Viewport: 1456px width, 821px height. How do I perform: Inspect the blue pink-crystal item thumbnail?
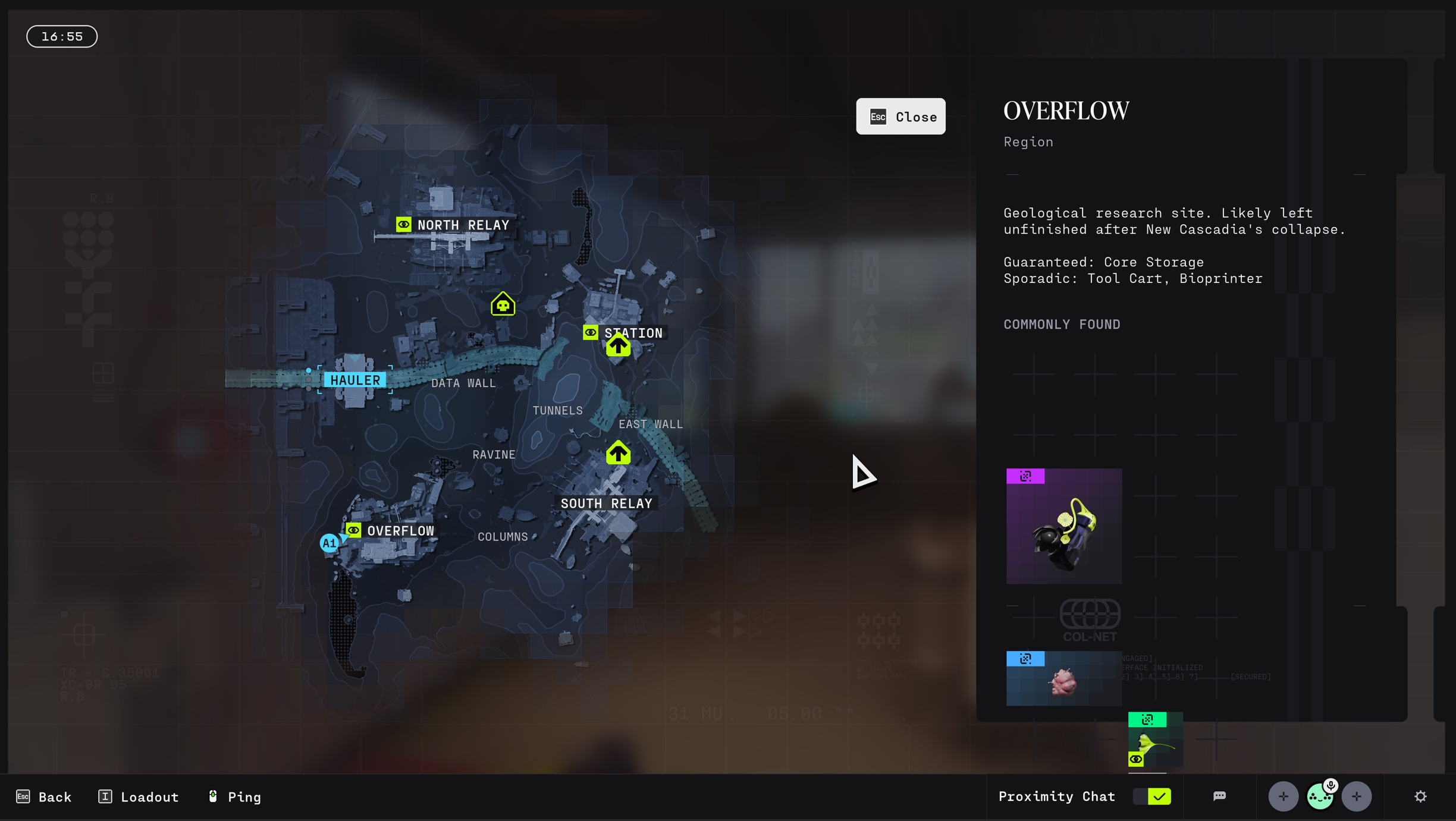(1064, 678)
